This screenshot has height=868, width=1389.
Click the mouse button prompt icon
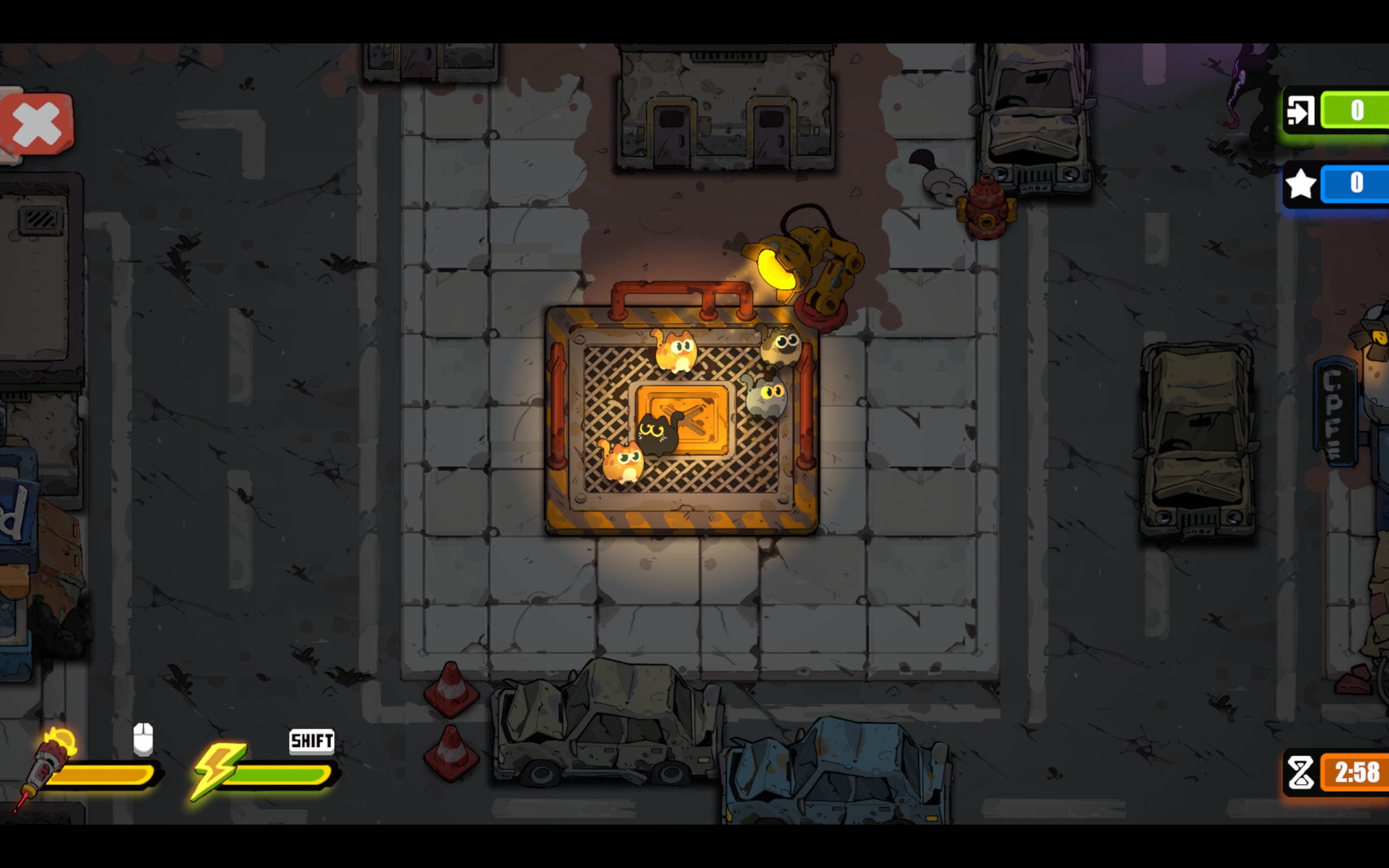point(143,740)
